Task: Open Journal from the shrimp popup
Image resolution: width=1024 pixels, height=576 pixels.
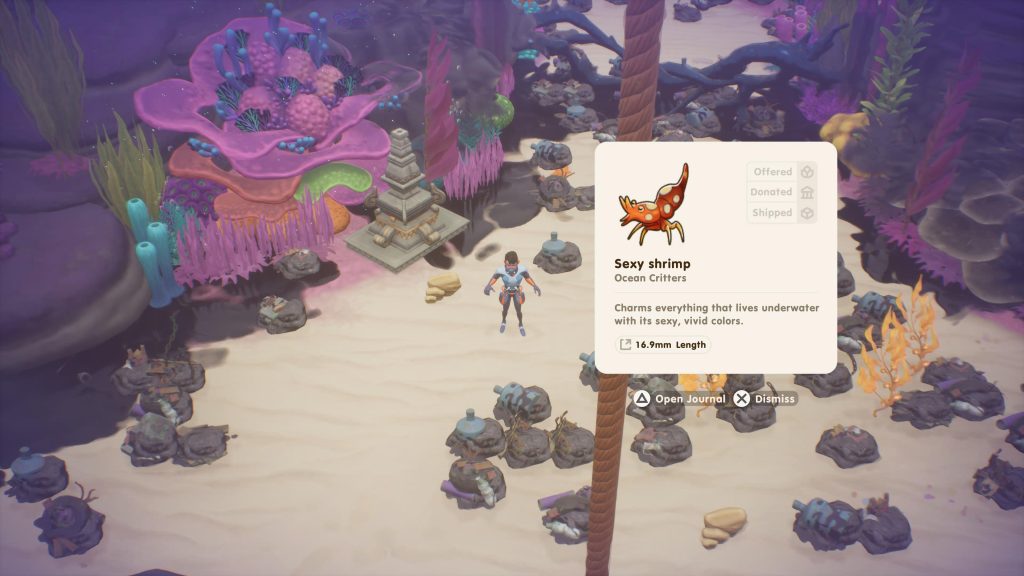Action: click(x=679, y=399)
